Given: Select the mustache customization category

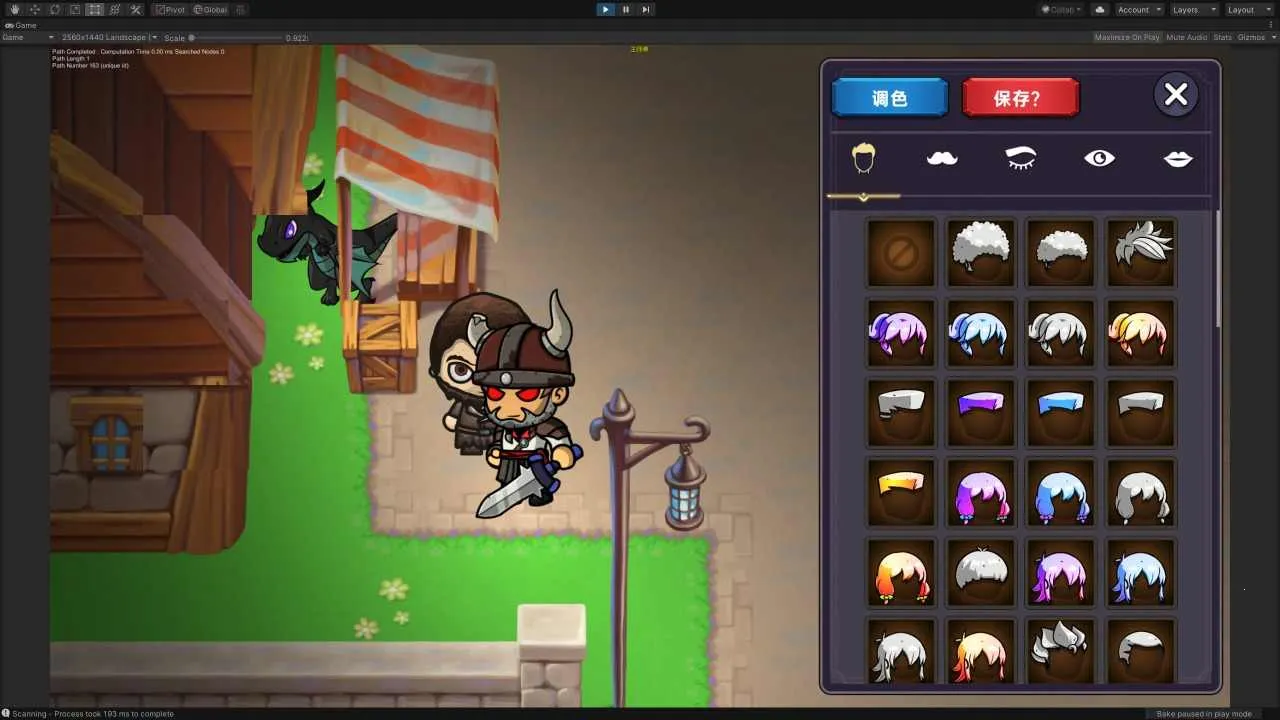Looking at the screenshot, I should coord(941,157).
